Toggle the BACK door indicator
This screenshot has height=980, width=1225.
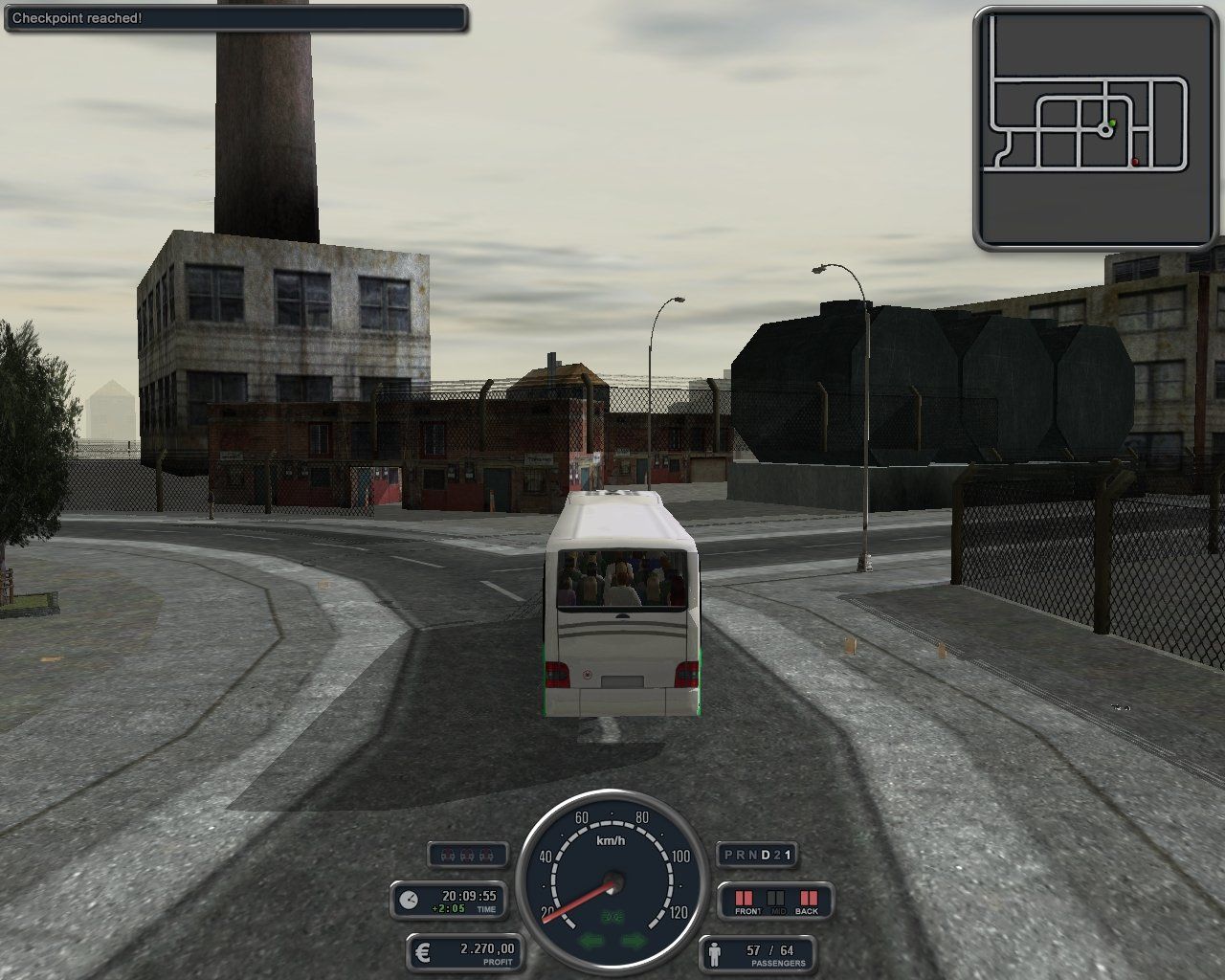tap(809, 898)
